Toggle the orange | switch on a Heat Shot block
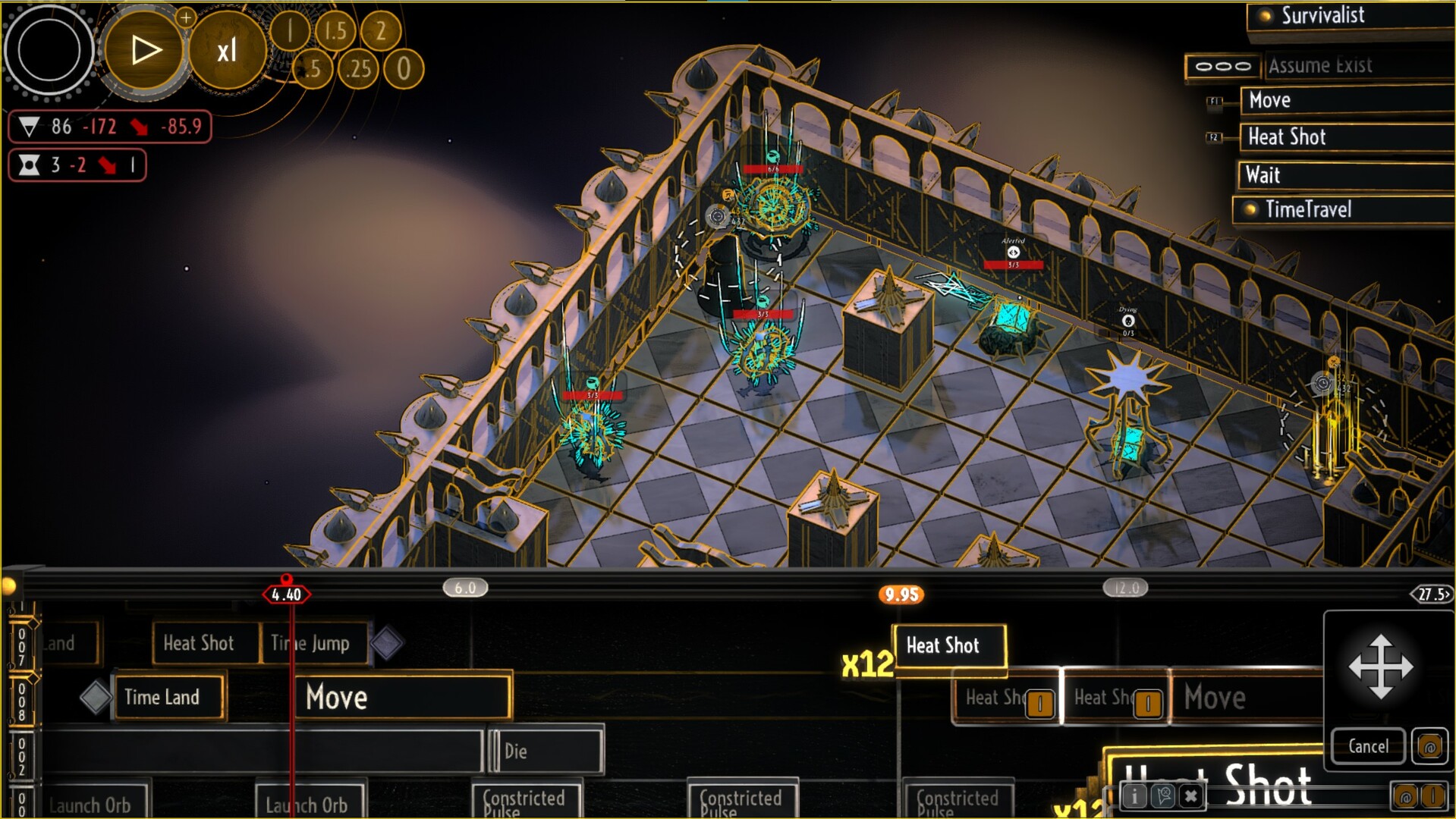The height and width of the screenshot is (819, 1456). [1042, 704]
